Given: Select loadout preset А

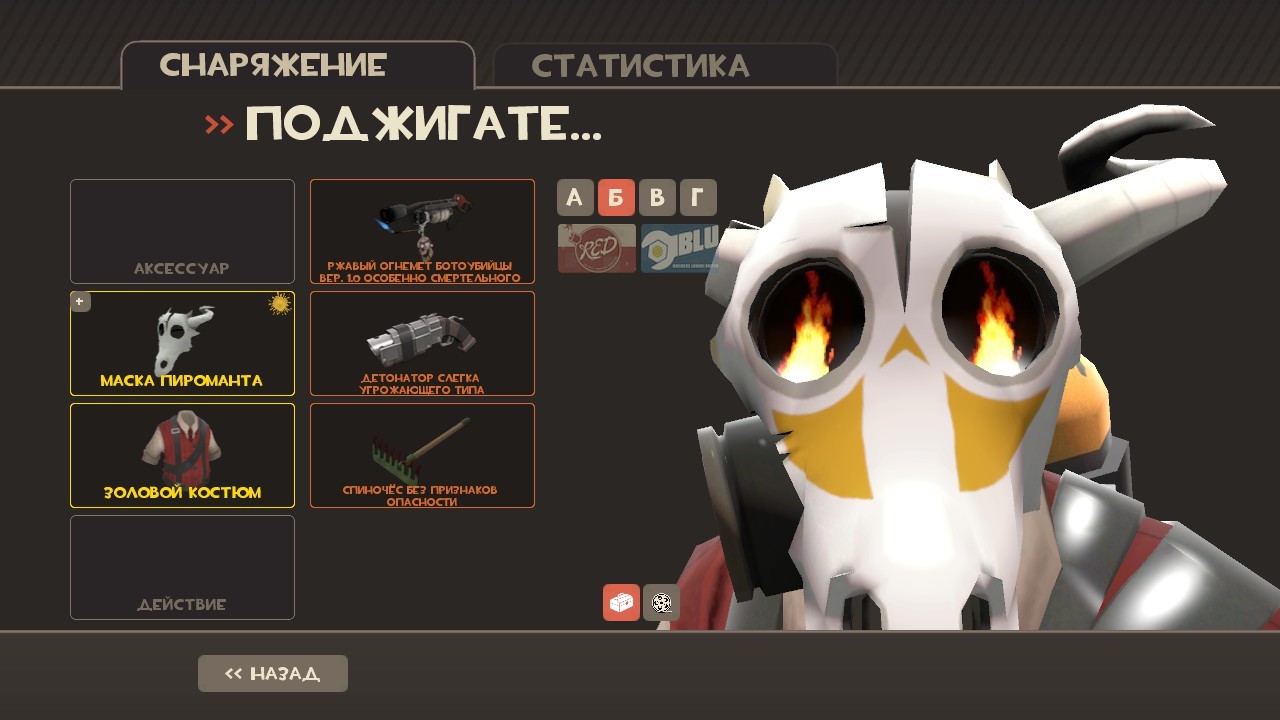Looking at the screenshot, I should point(575,197).
